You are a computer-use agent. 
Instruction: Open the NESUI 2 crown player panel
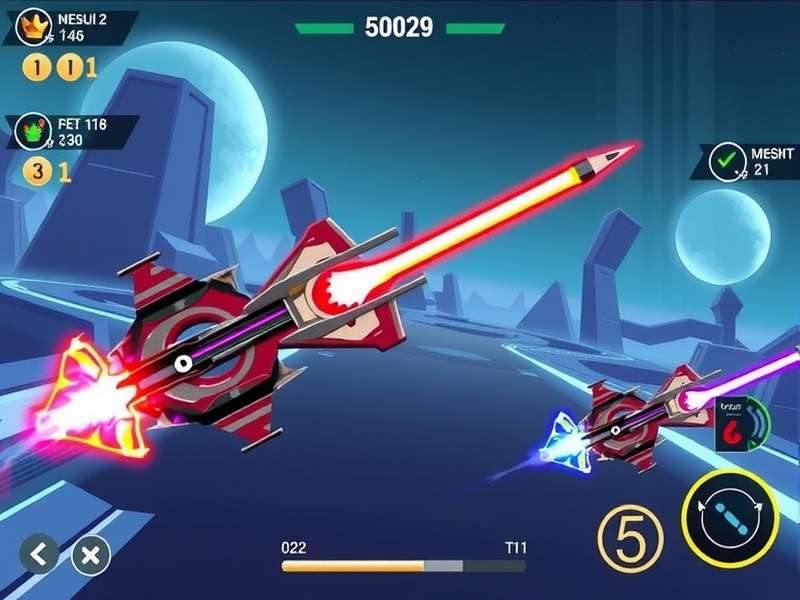pos(68,27)
